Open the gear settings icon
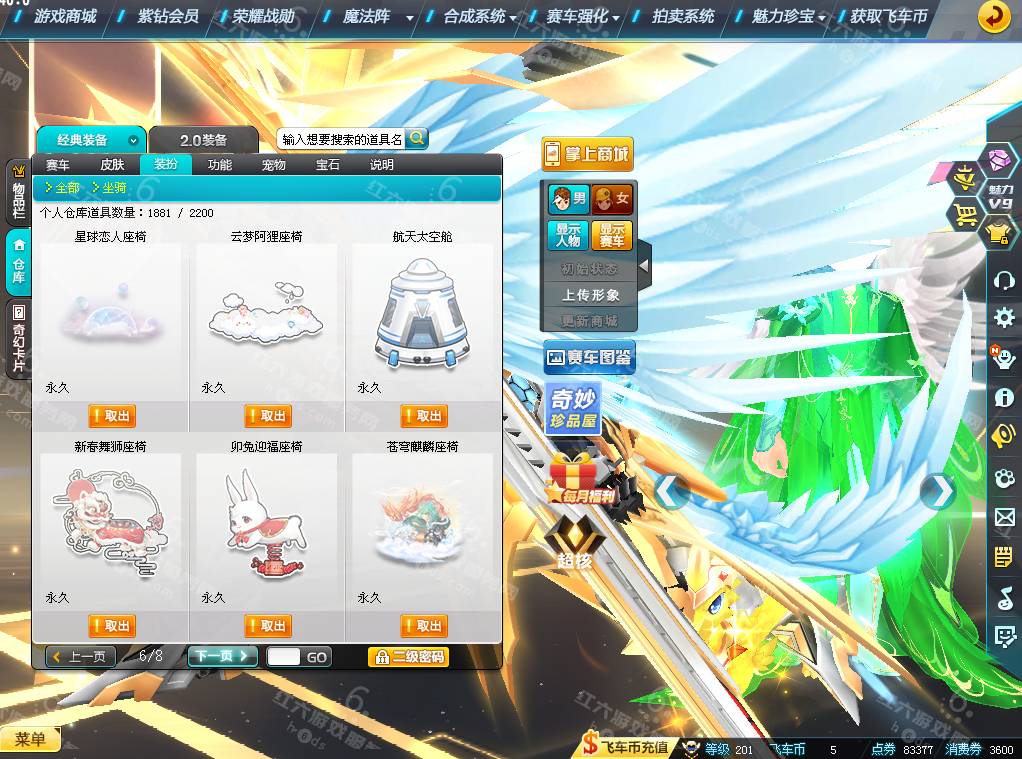 (x=1004, y=318)
